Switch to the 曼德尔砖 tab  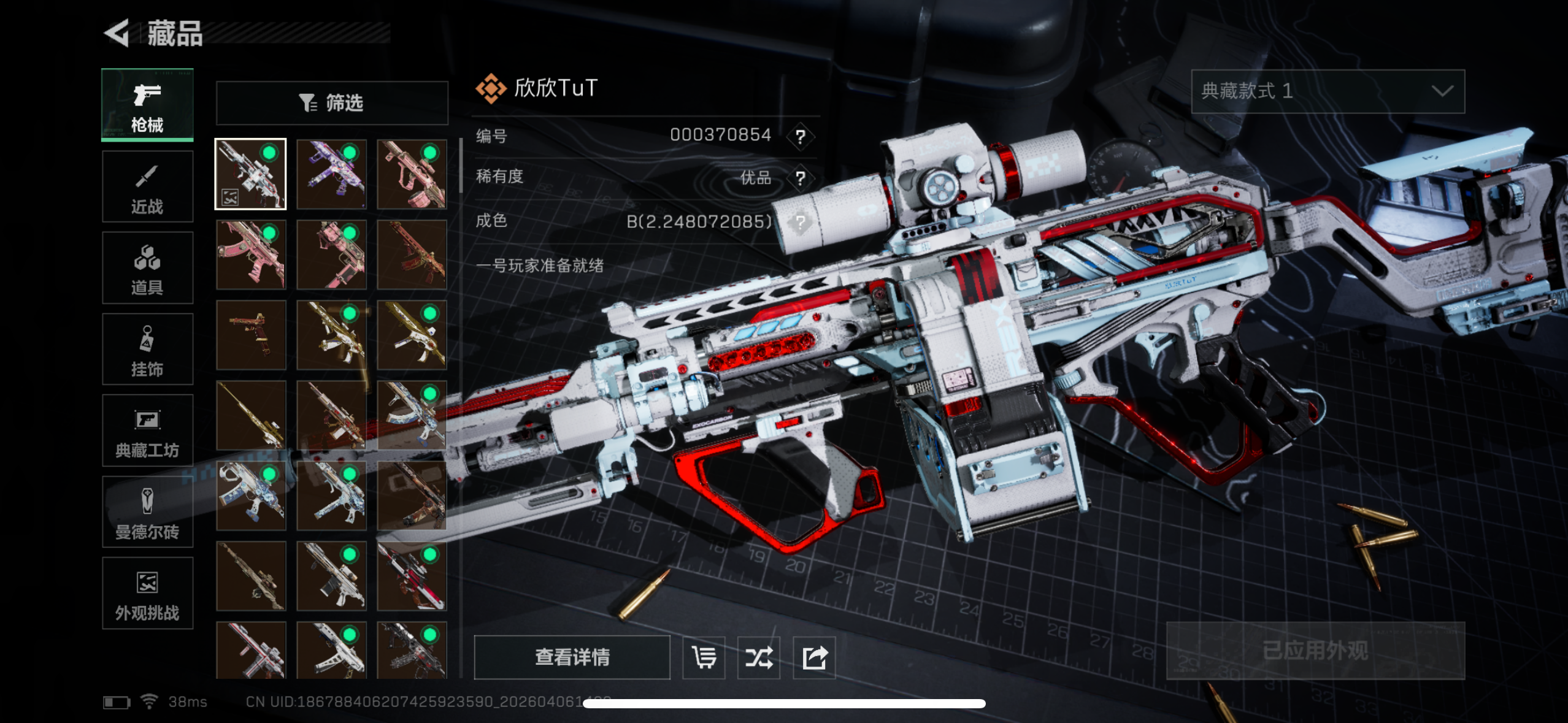click(x=147, y=512)
